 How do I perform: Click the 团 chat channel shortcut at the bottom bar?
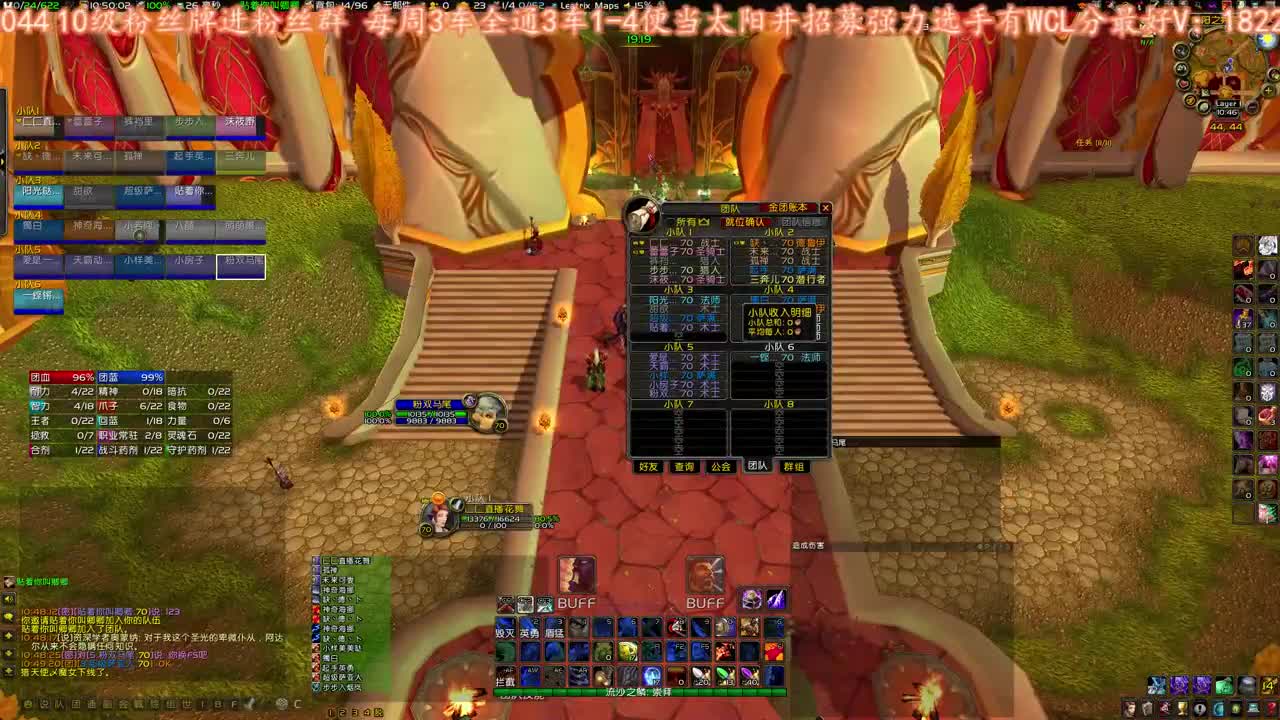click(x=77, y=704)
